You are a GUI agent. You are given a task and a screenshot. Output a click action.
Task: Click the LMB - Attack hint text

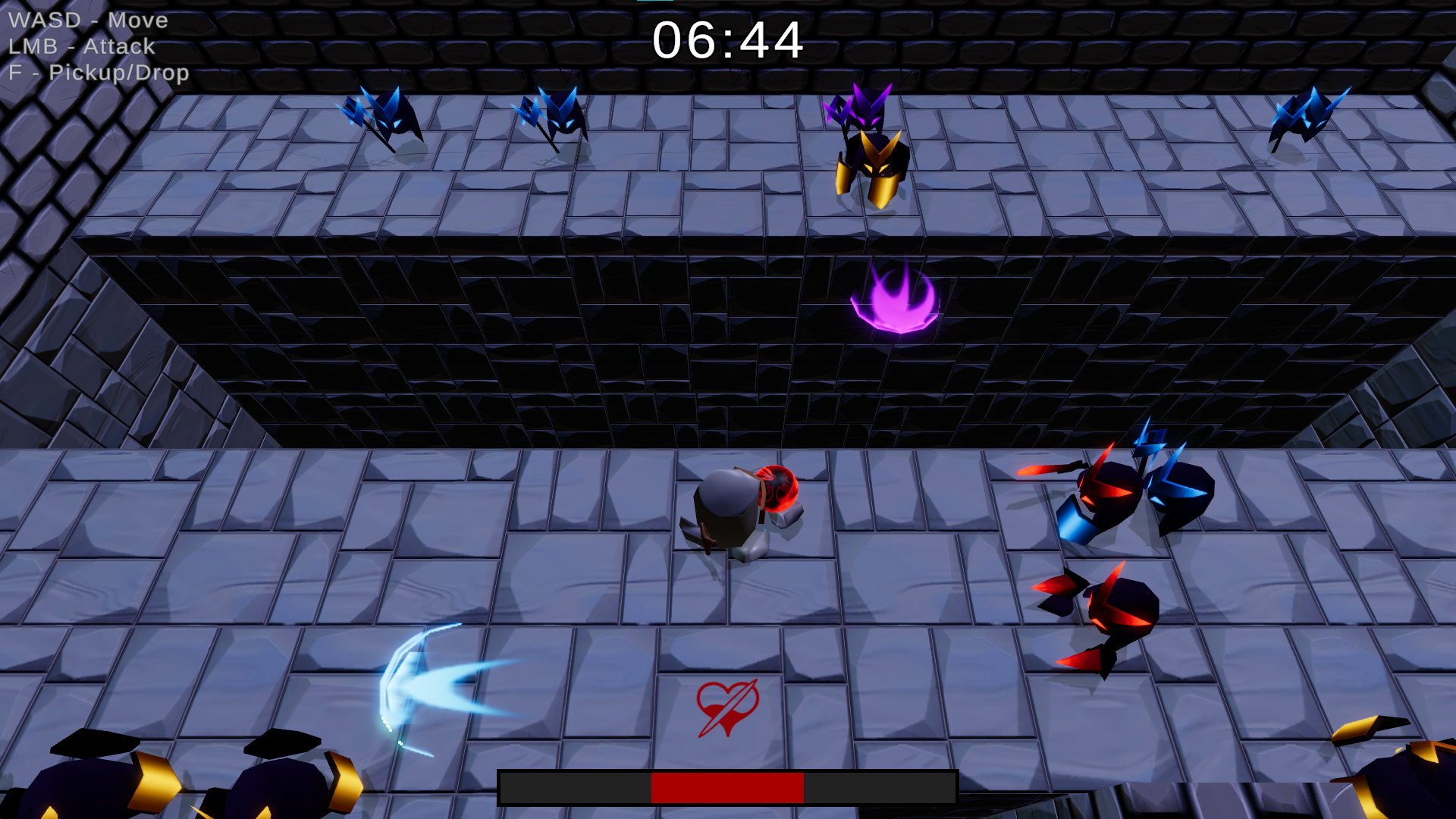point(81,46)
